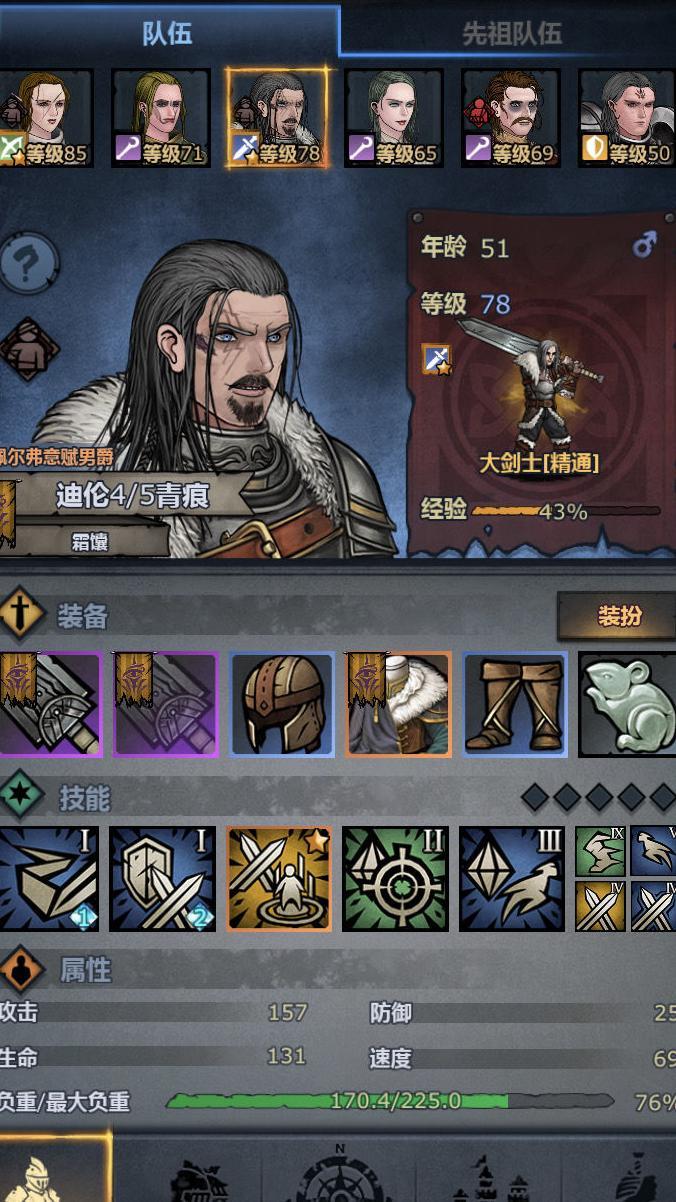The width and height of the screenshot is (676, 1202).
Task: Select the equipped helmet slot
Action: pyautogui.click(x=282, y=704)
